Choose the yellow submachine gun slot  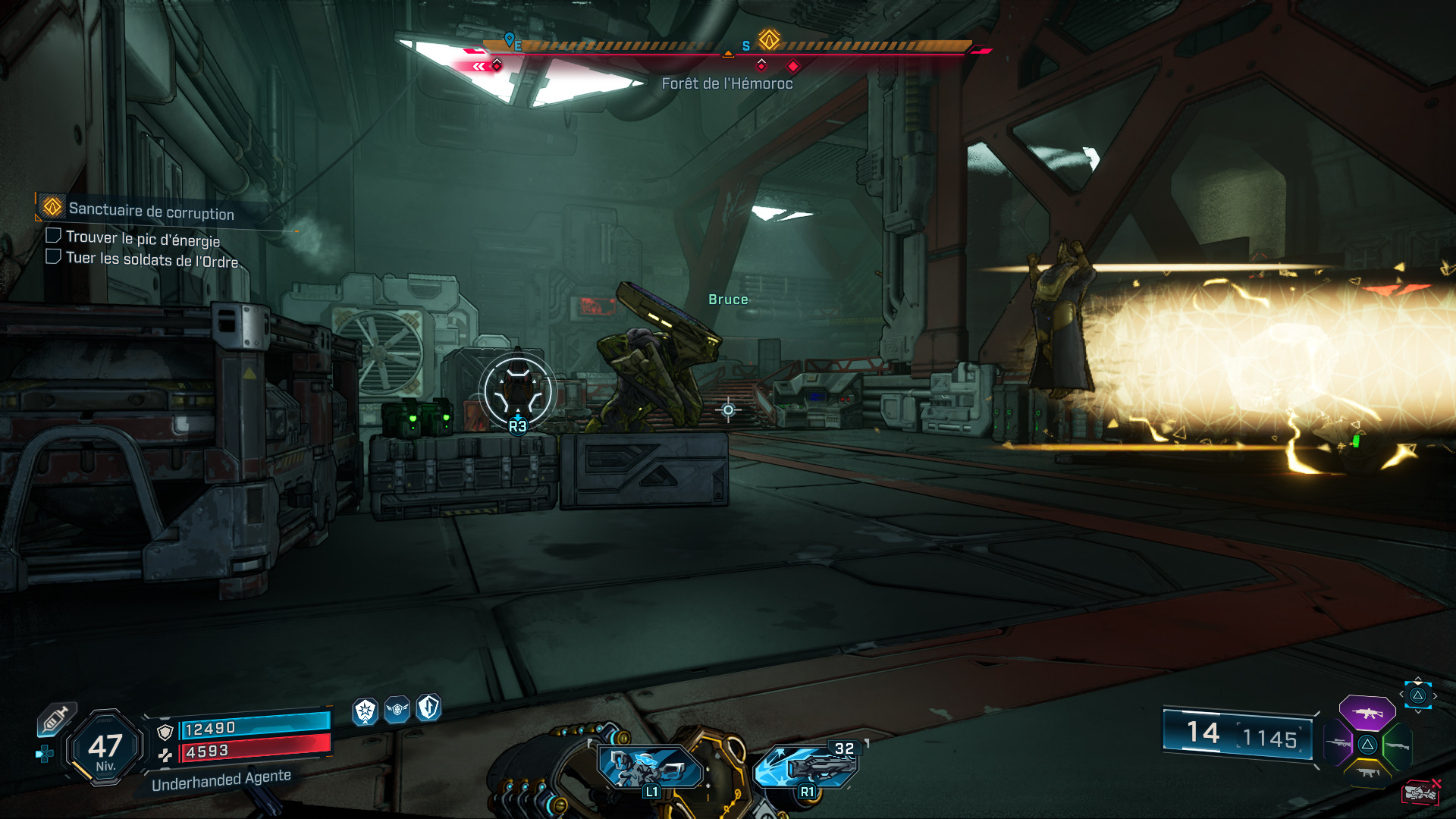tap(1367, 773)
